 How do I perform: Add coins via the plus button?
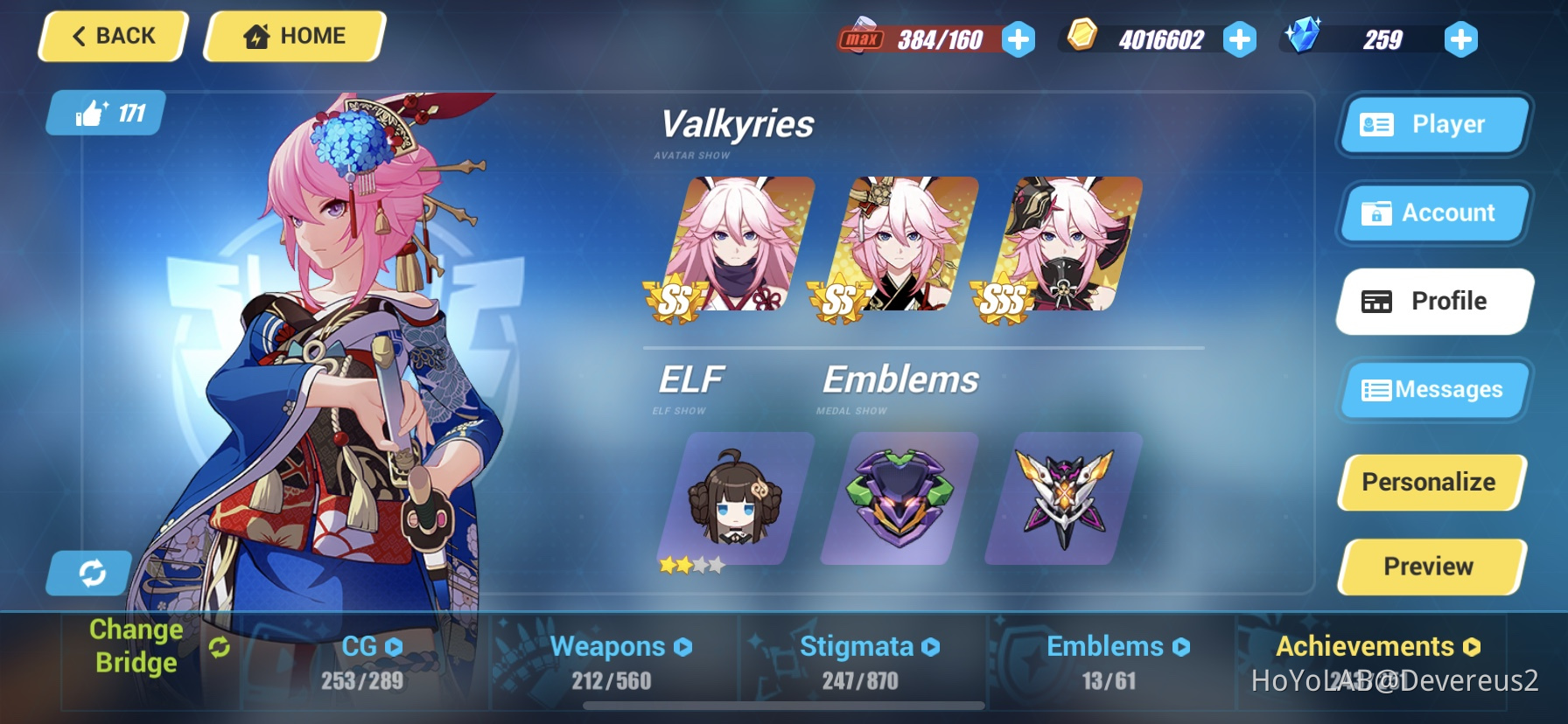1240,38
